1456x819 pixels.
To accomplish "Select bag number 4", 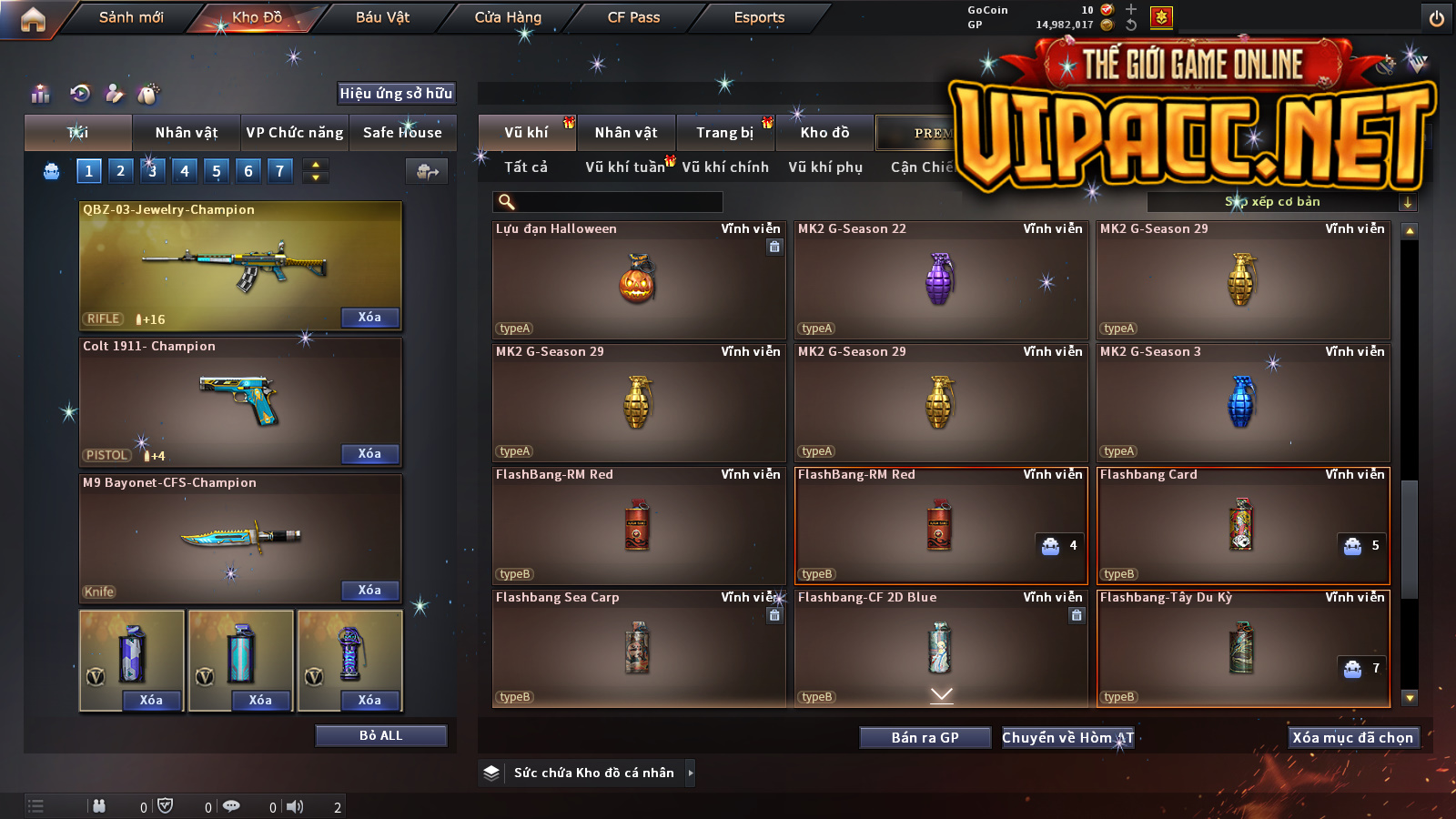I will [x=185, y=170].
